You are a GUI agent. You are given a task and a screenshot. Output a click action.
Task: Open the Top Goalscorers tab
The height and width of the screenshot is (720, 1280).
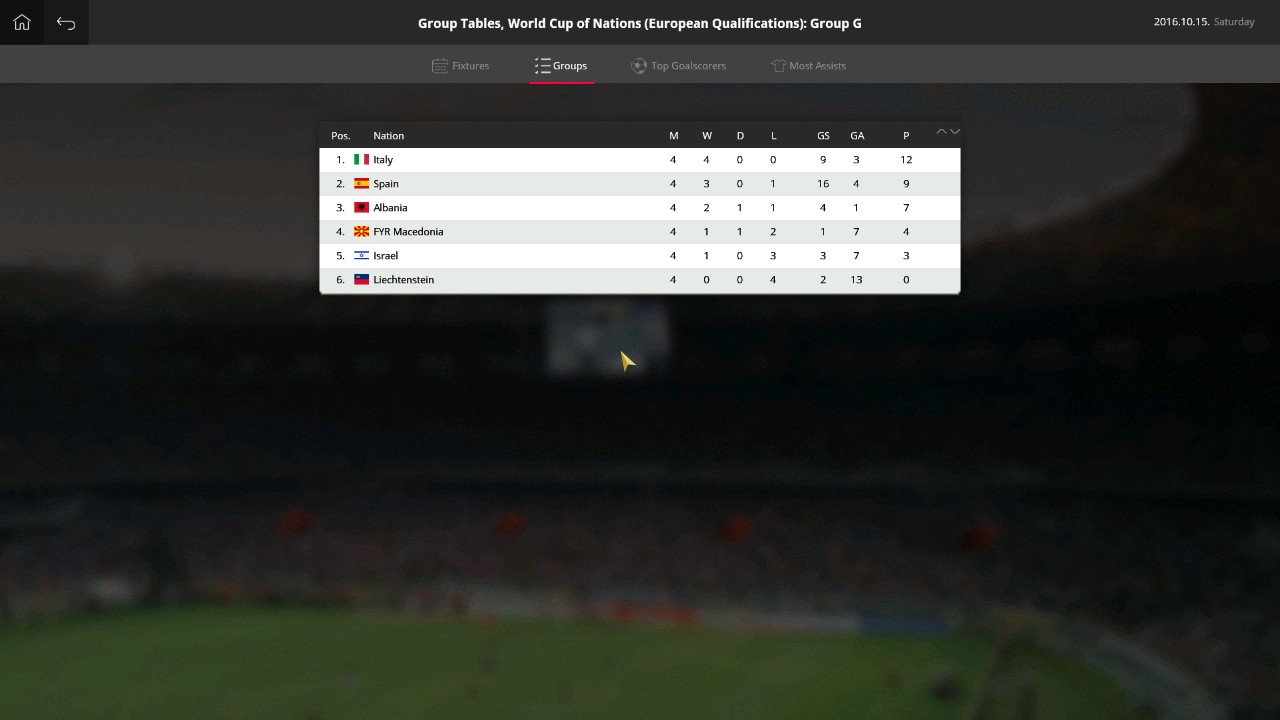pos(688,65)
